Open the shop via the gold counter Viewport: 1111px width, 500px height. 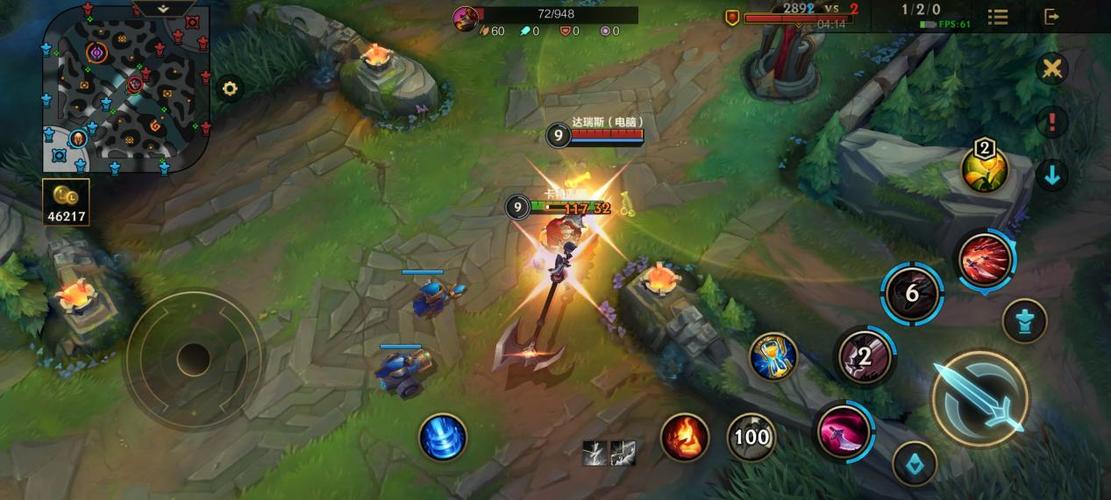click(67, 201)
